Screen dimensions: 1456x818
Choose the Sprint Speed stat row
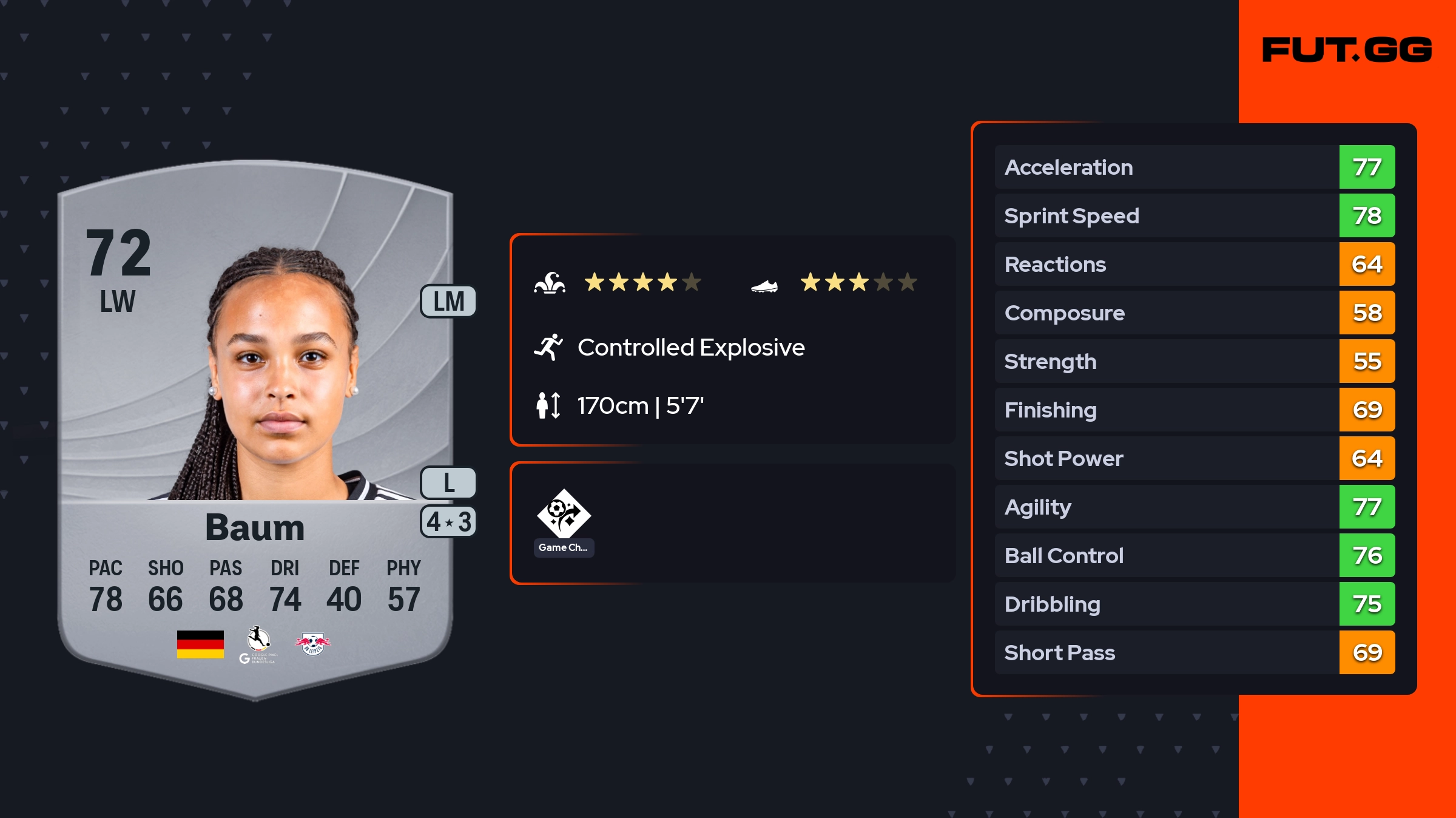click(1194, 215)
